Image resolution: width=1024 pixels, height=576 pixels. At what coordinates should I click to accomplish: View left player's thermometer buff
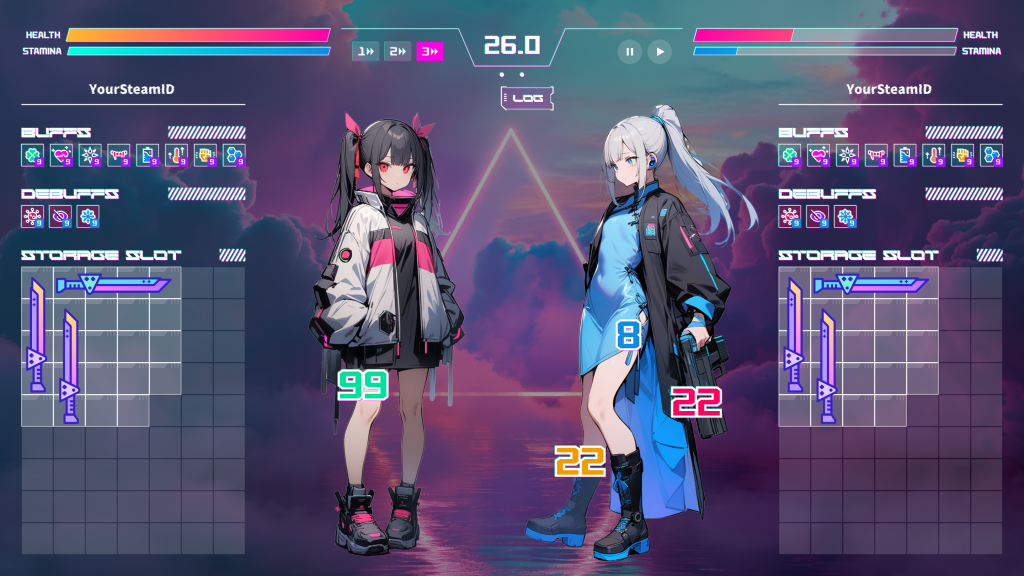click(x=177, y=155)
